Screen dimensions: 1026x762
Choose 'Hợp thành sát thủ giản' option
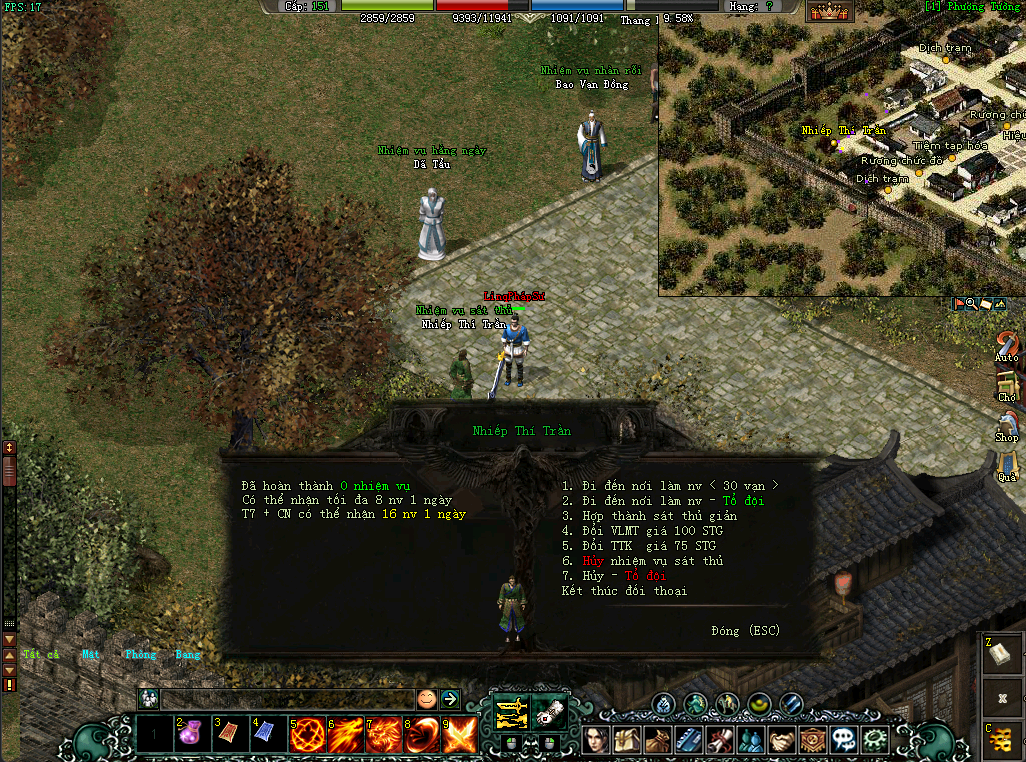[649, 516]
